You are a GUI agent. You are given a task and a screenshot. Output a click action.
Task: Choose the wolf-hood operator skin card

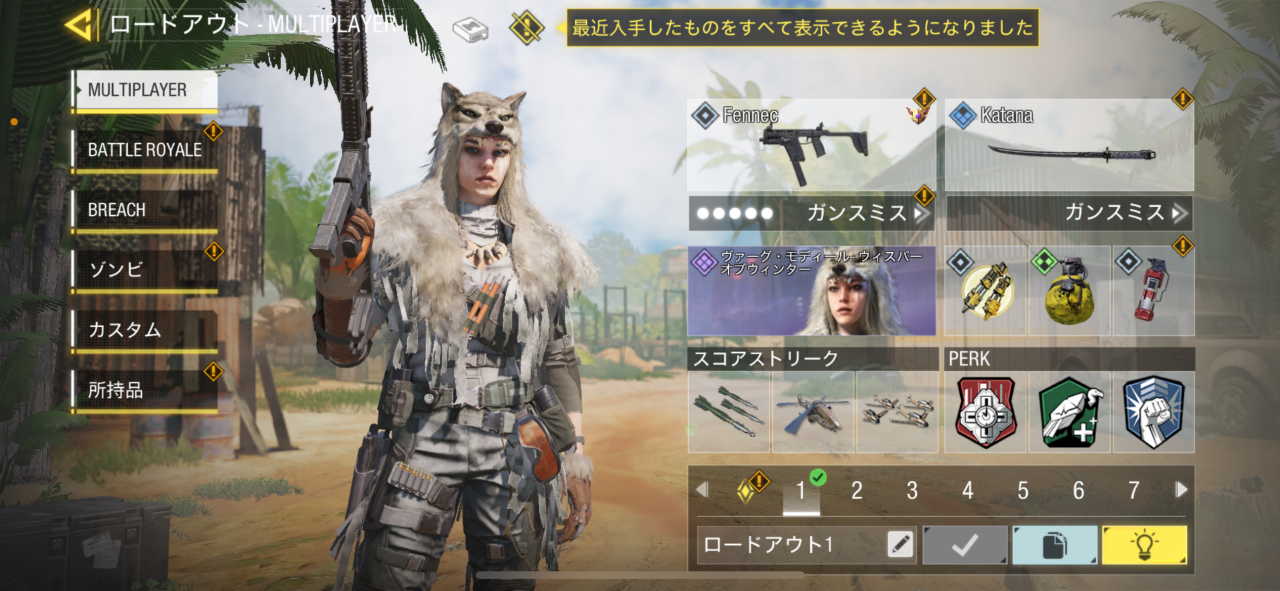pos(811,291)
